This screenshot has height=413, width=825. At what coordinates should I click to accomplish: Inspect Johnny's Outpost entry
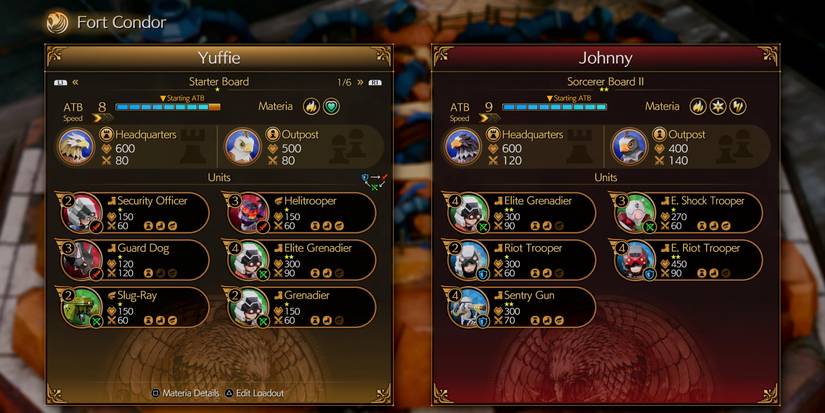coord(680,145)
